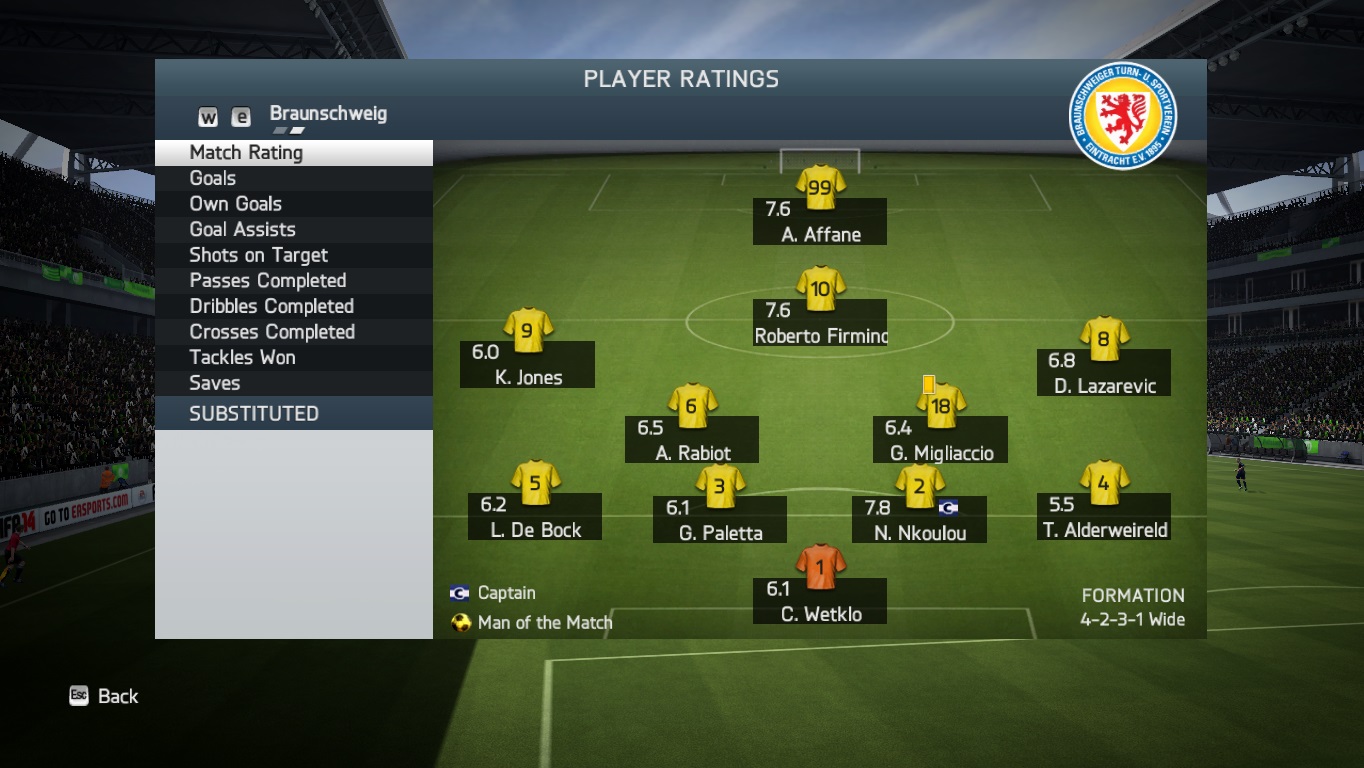Viewport: 1364px width, 768px height.
Task: Pick the Saves stat entry
Action: point(215,383)
